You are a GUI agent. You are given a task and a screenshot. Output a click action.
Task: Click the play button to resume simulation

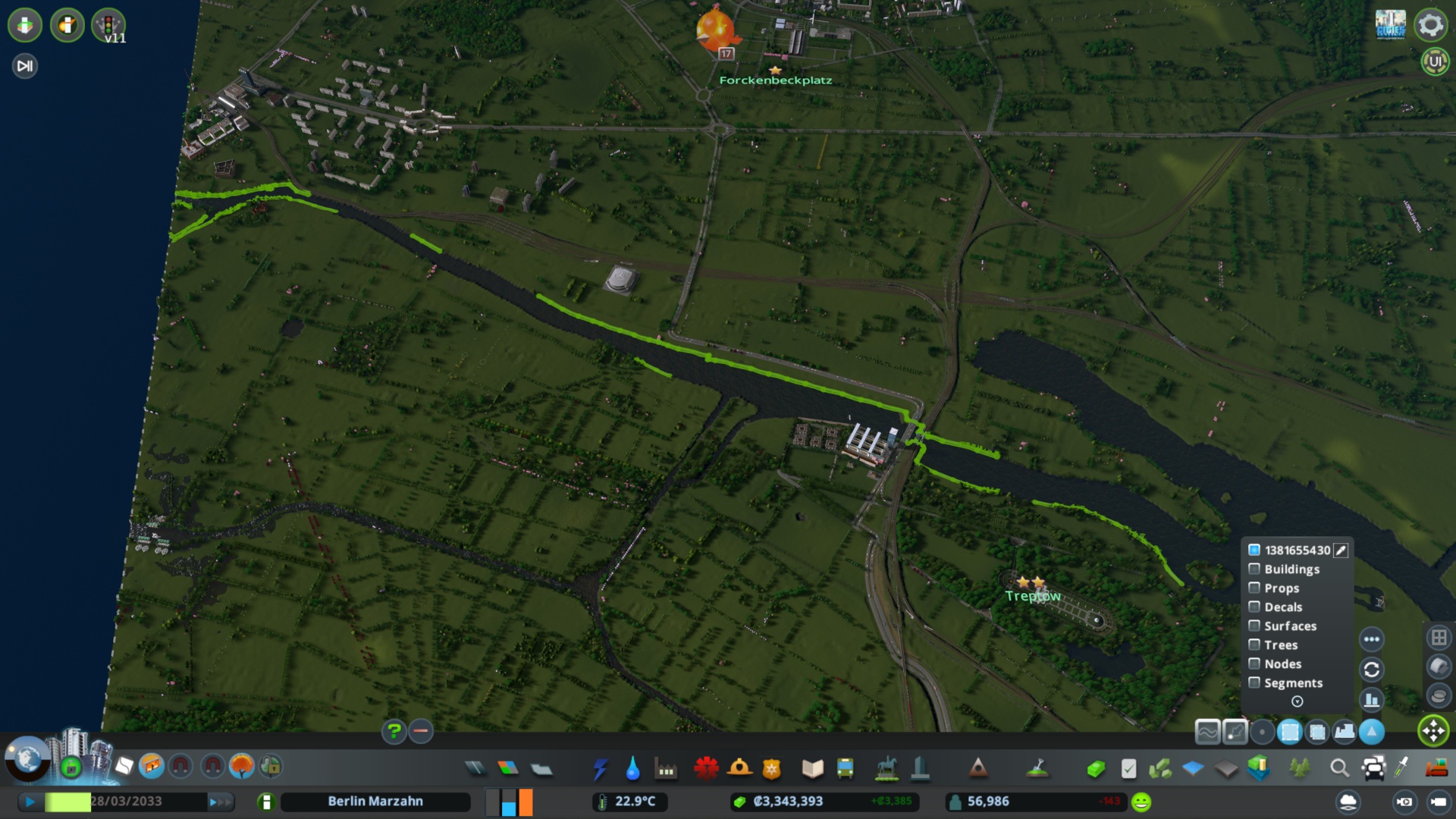tap(30, 802)
